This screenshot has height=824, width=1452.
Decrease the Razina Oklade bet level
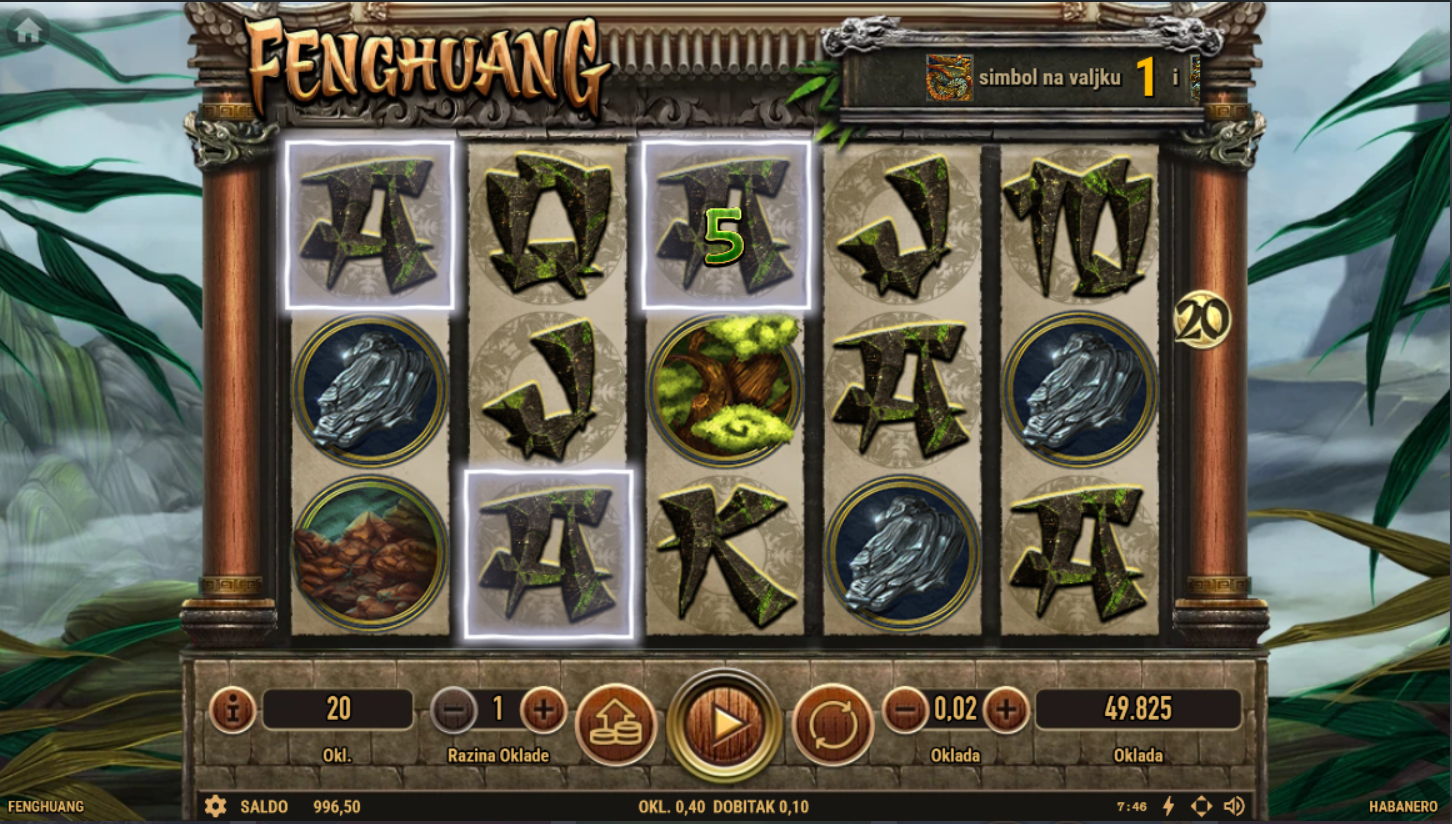454,711
